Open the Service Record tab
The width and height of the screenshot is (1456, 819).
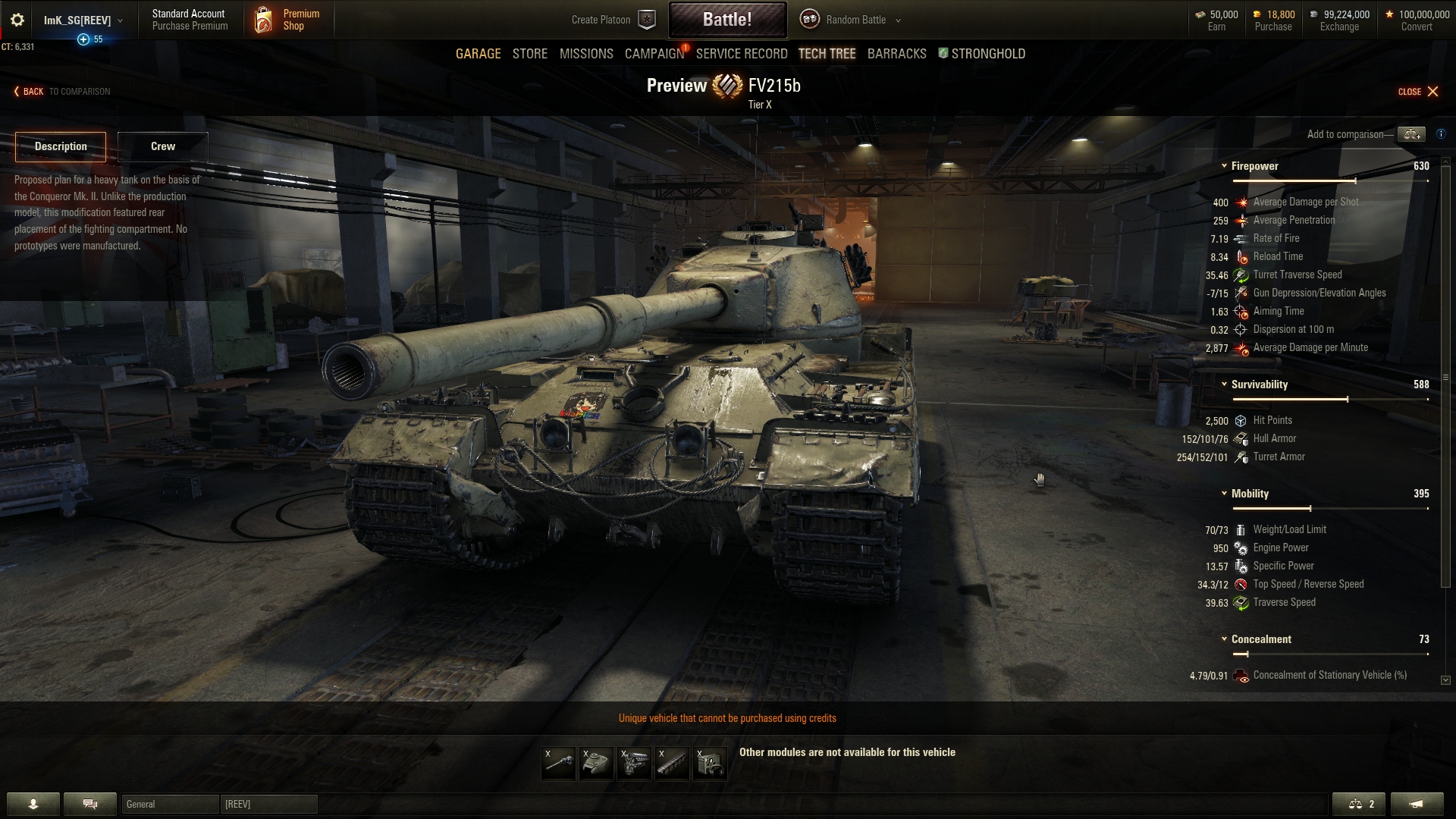[x=741, y=54]
